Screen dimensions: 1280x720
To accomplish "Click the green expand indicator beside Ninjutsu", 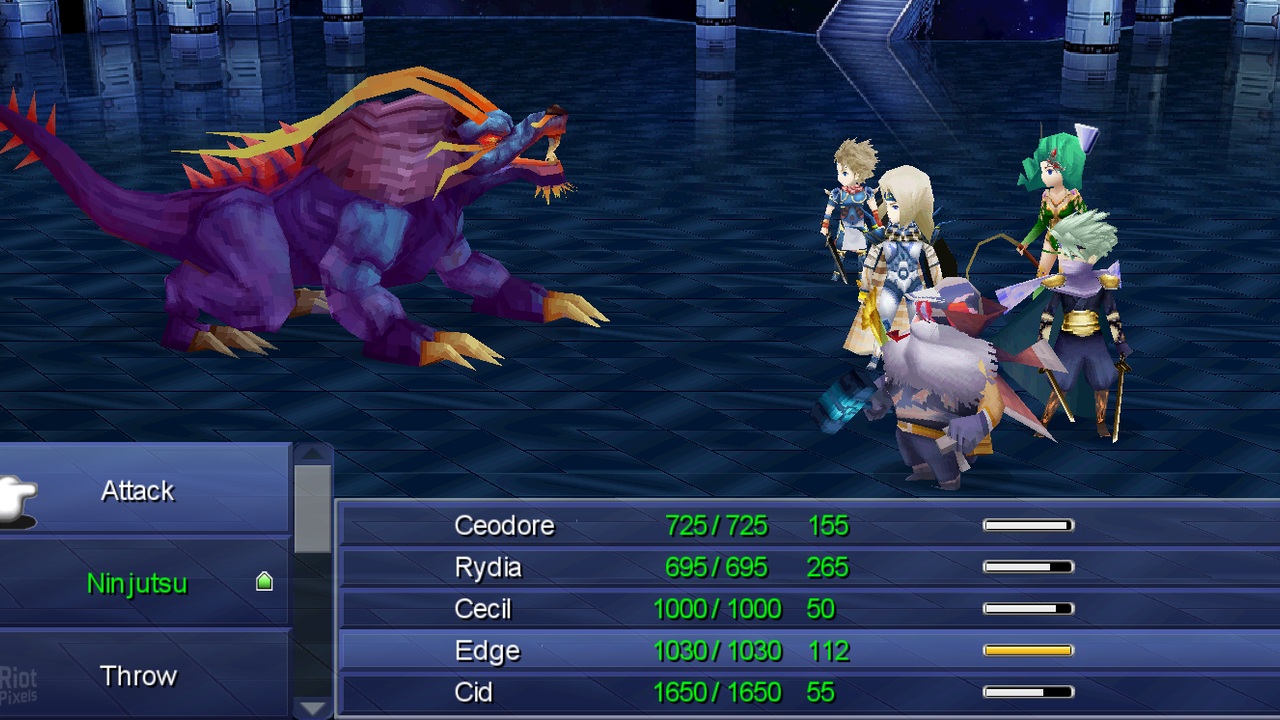I will tap(263, 580).
